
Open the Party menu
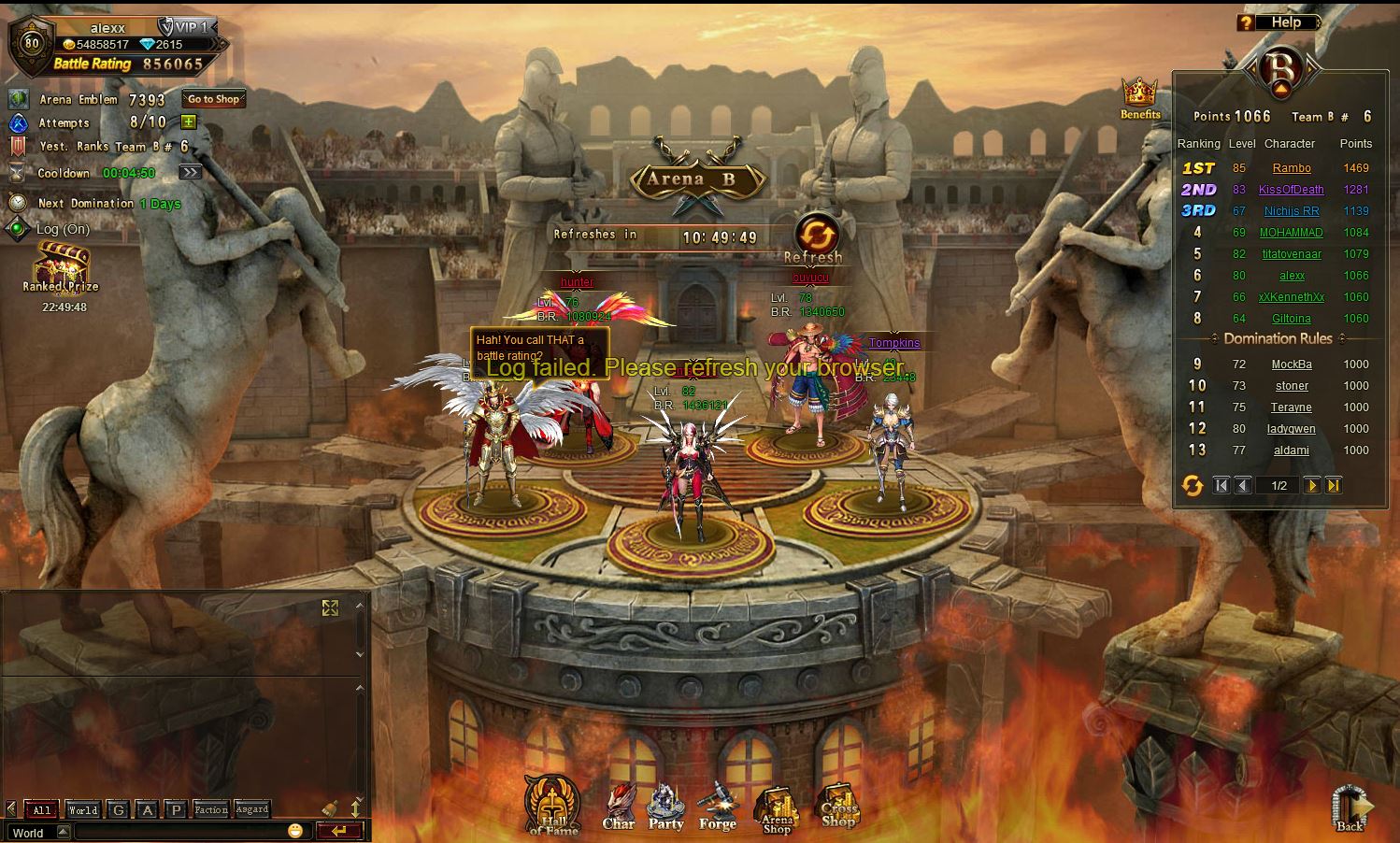click(x=666, y=807)
